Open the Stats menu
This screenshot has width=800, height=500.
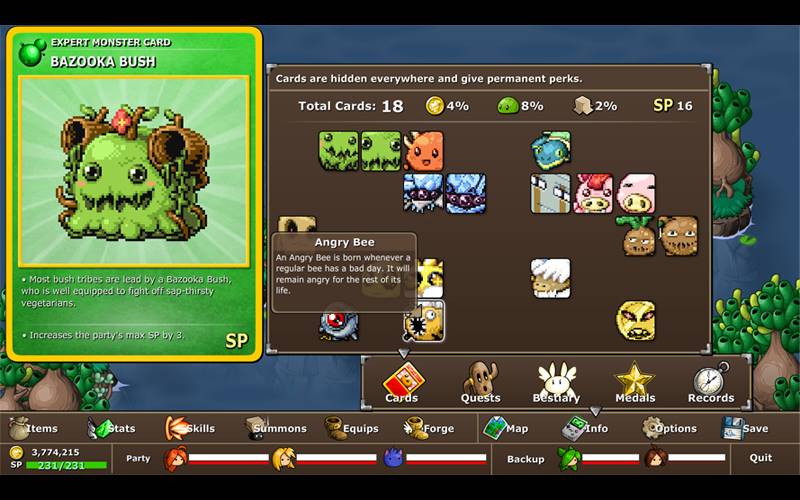pos(112,428)
